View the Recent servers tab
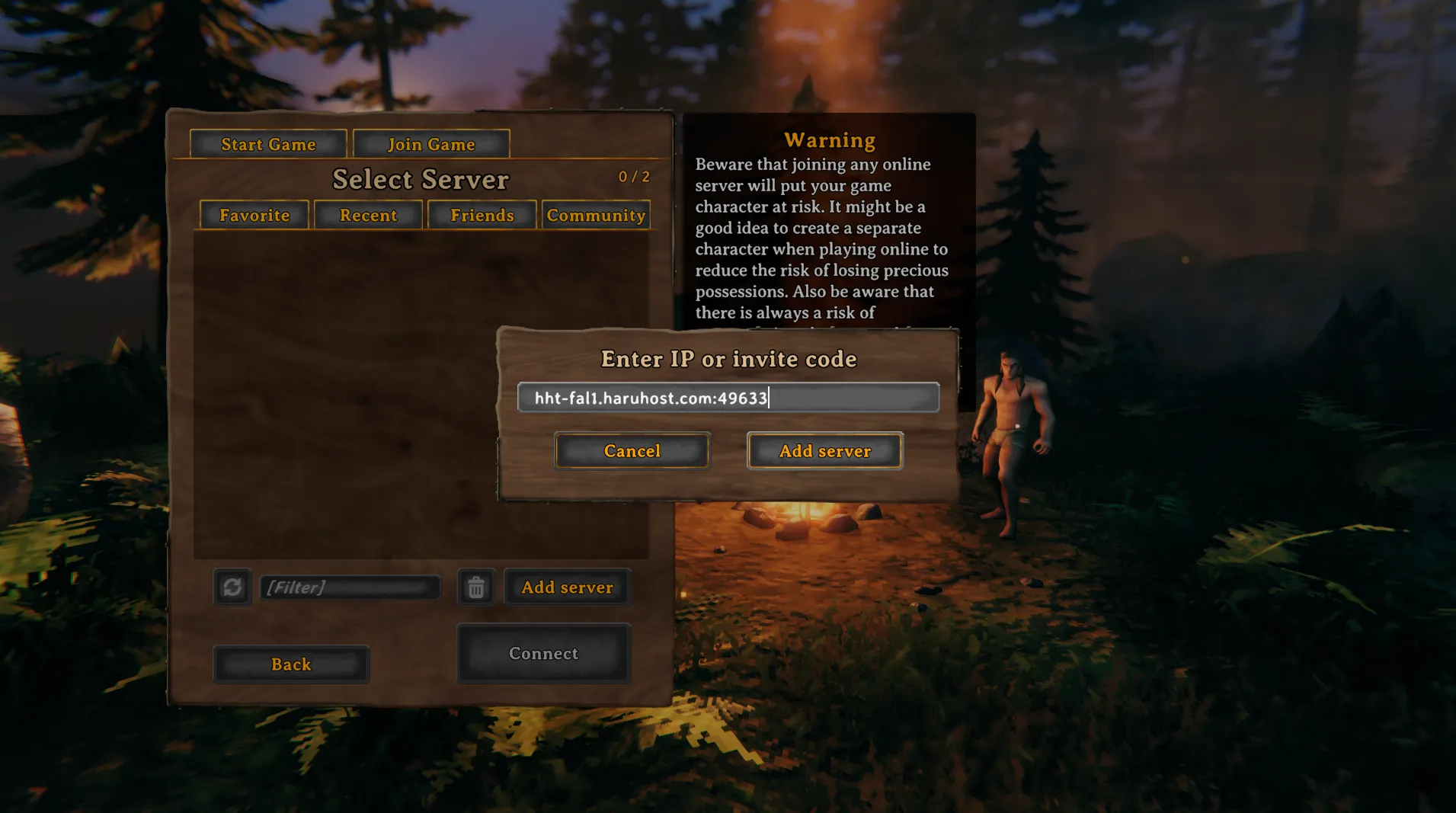1456x813 pixels. tap(369, 215)
